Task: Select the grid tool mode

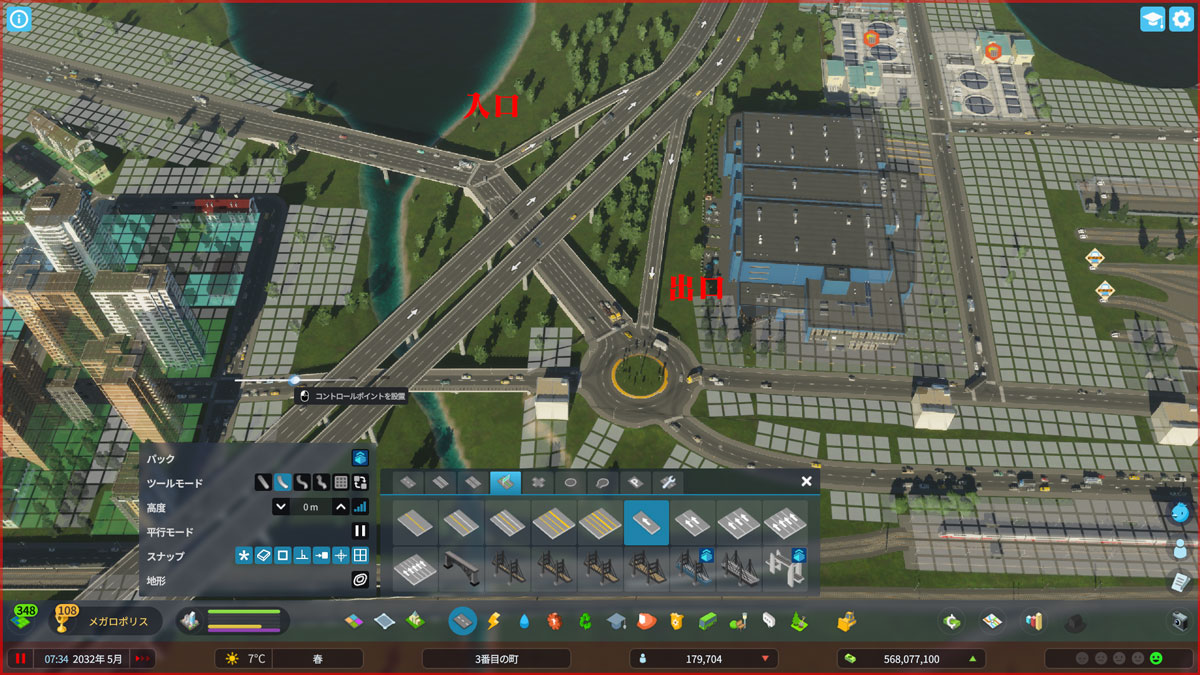Action: coord(340,482)
